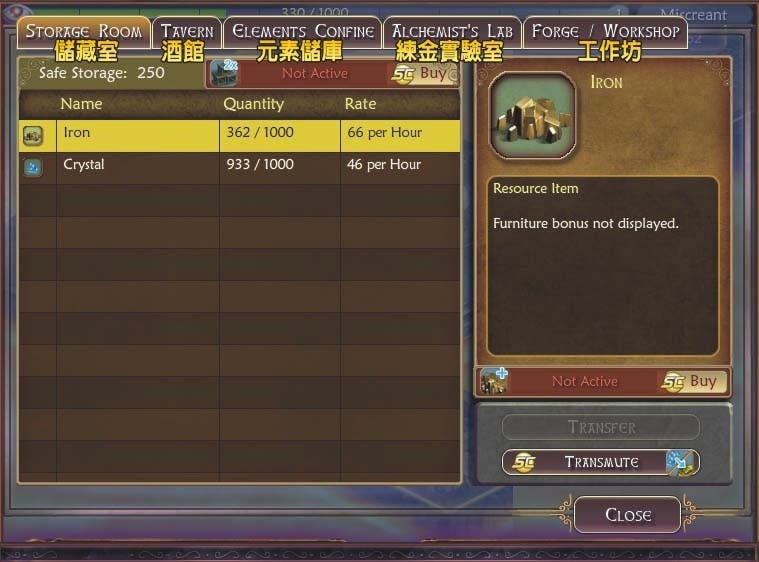Screen dimensions: 759x562
Task: Sort the list by Name column
Action: pyautogui.click(x=81, y=104)
